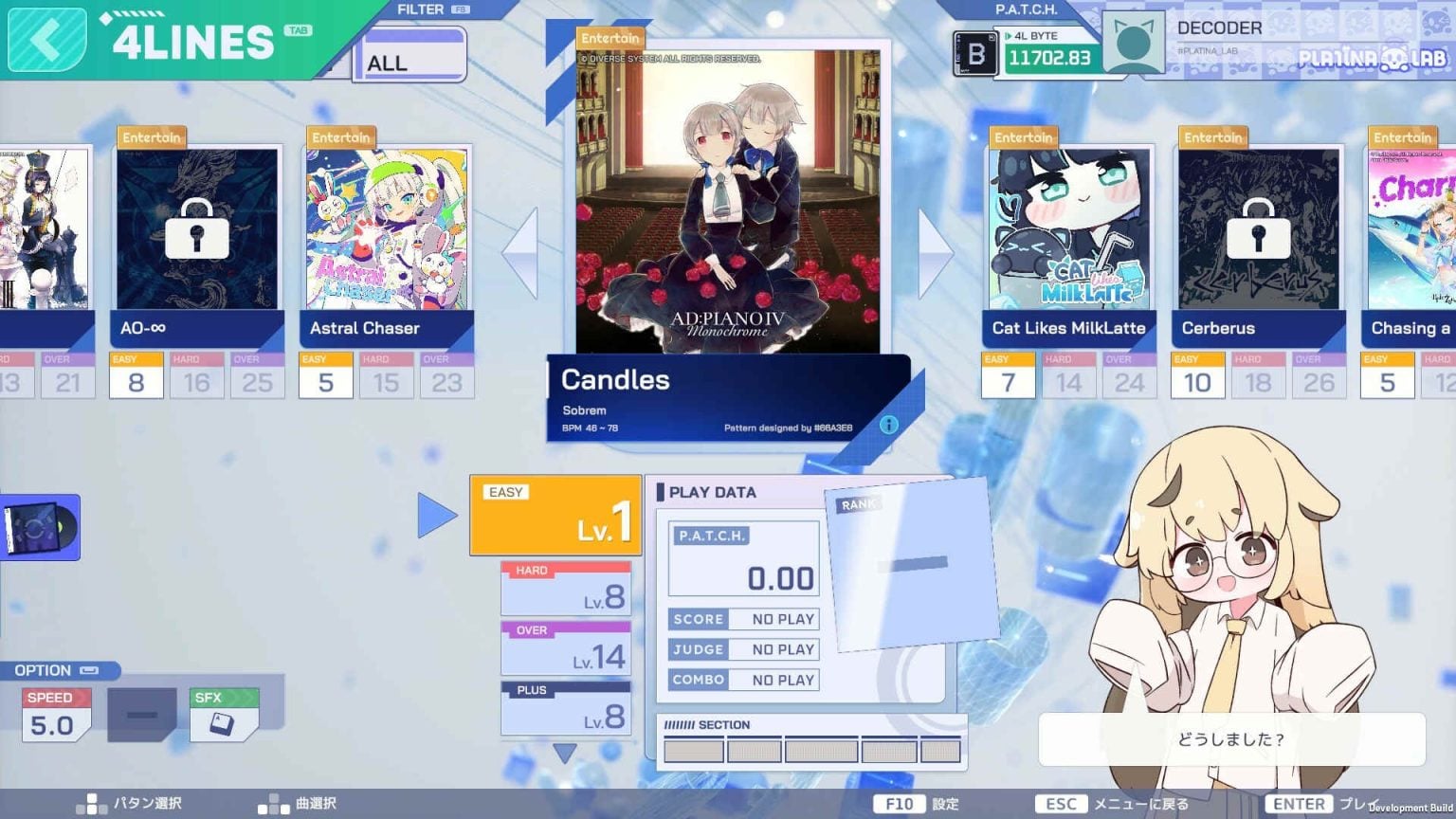The image size is (1456, 819).
Task: Click the down chevron below the PLUS difficulty
Action: (566, 751)
